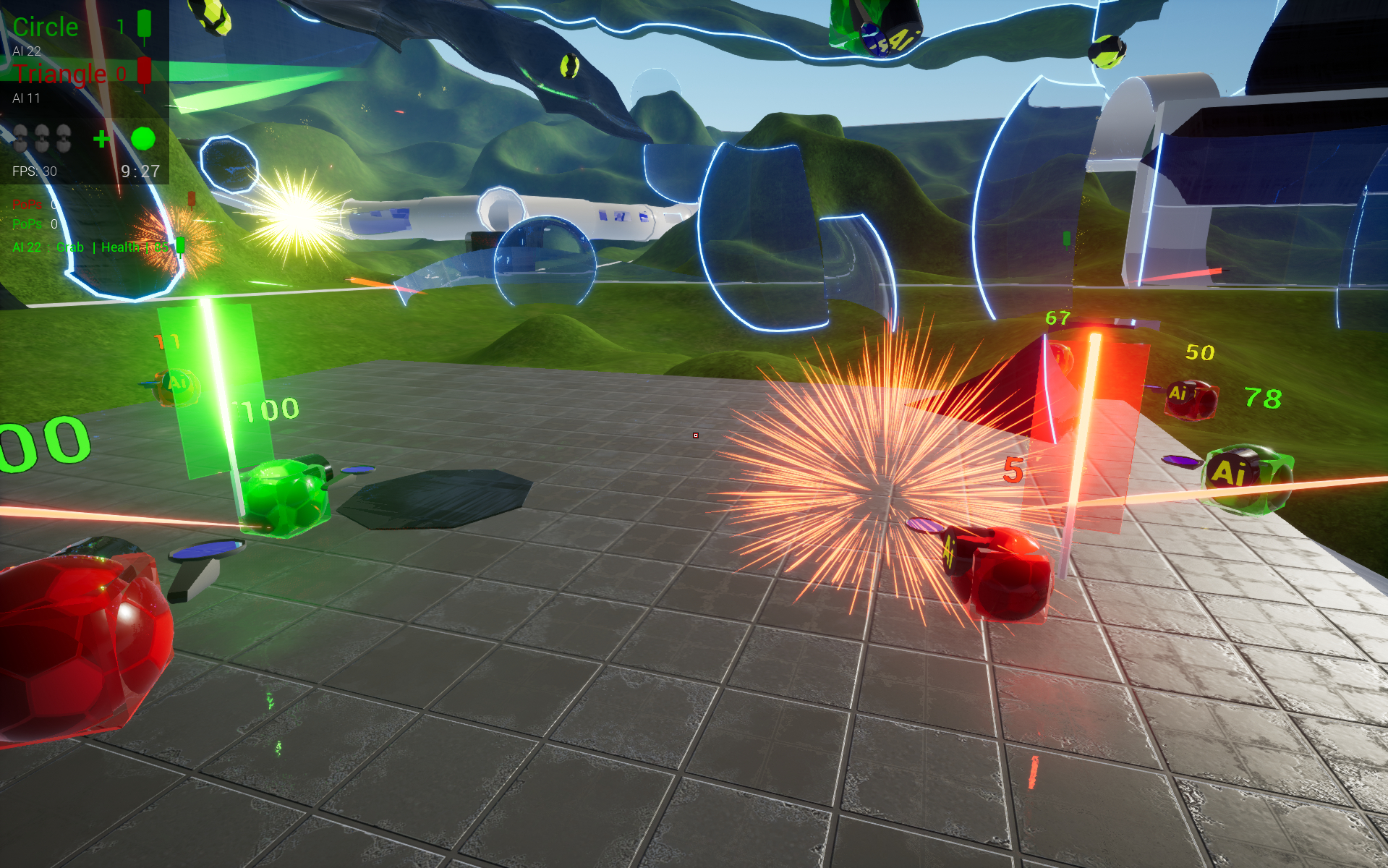Click the green flag icon beside Circle's score
Image resolution: width=1388 pixels, height=868 pixels.
point(145,24)
